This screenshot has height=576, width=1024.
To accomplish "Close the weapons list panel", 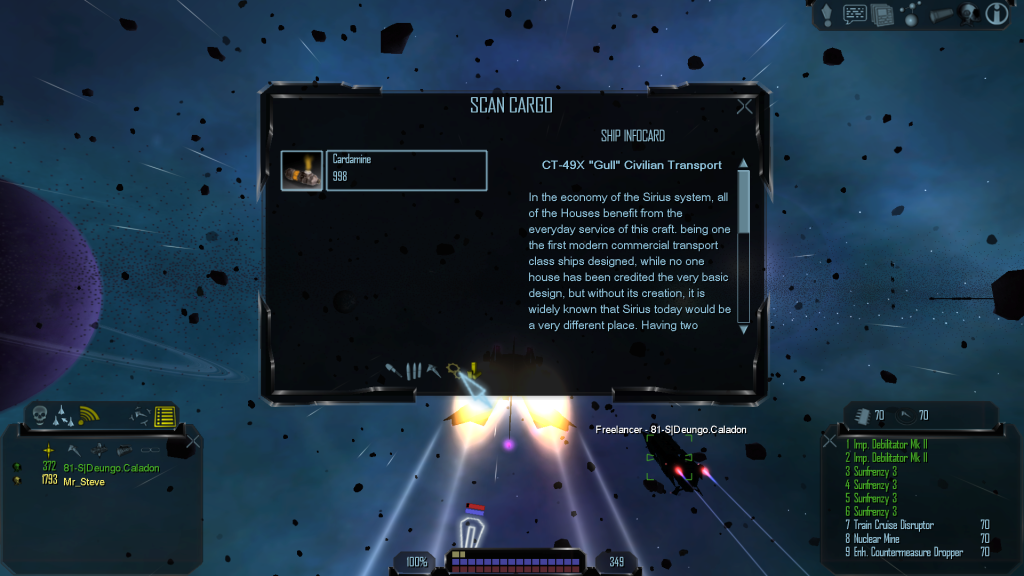I will coord(828,440).
